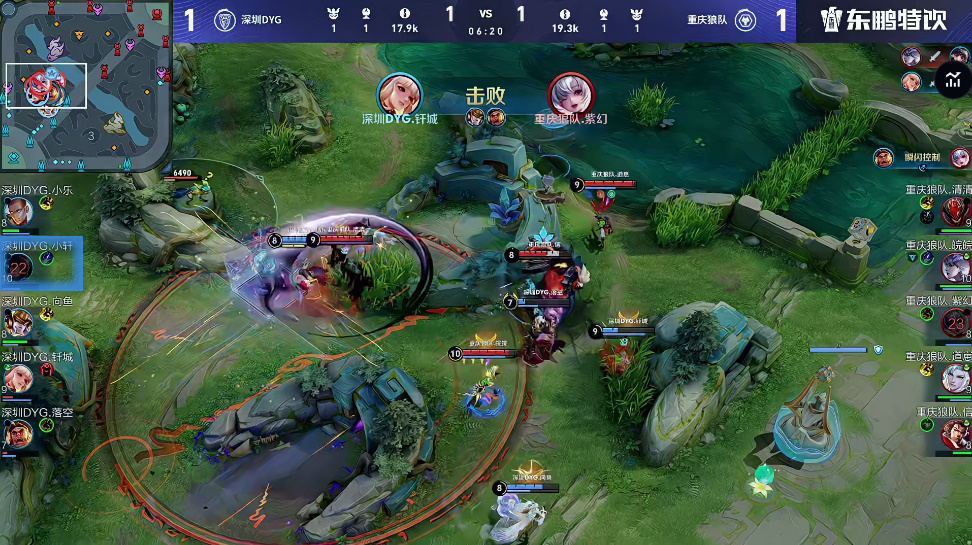Screen dimensions: 972x545
Task: Choose player 深圳DYG.向鱼 portrait
Action: tap(19, 323)
